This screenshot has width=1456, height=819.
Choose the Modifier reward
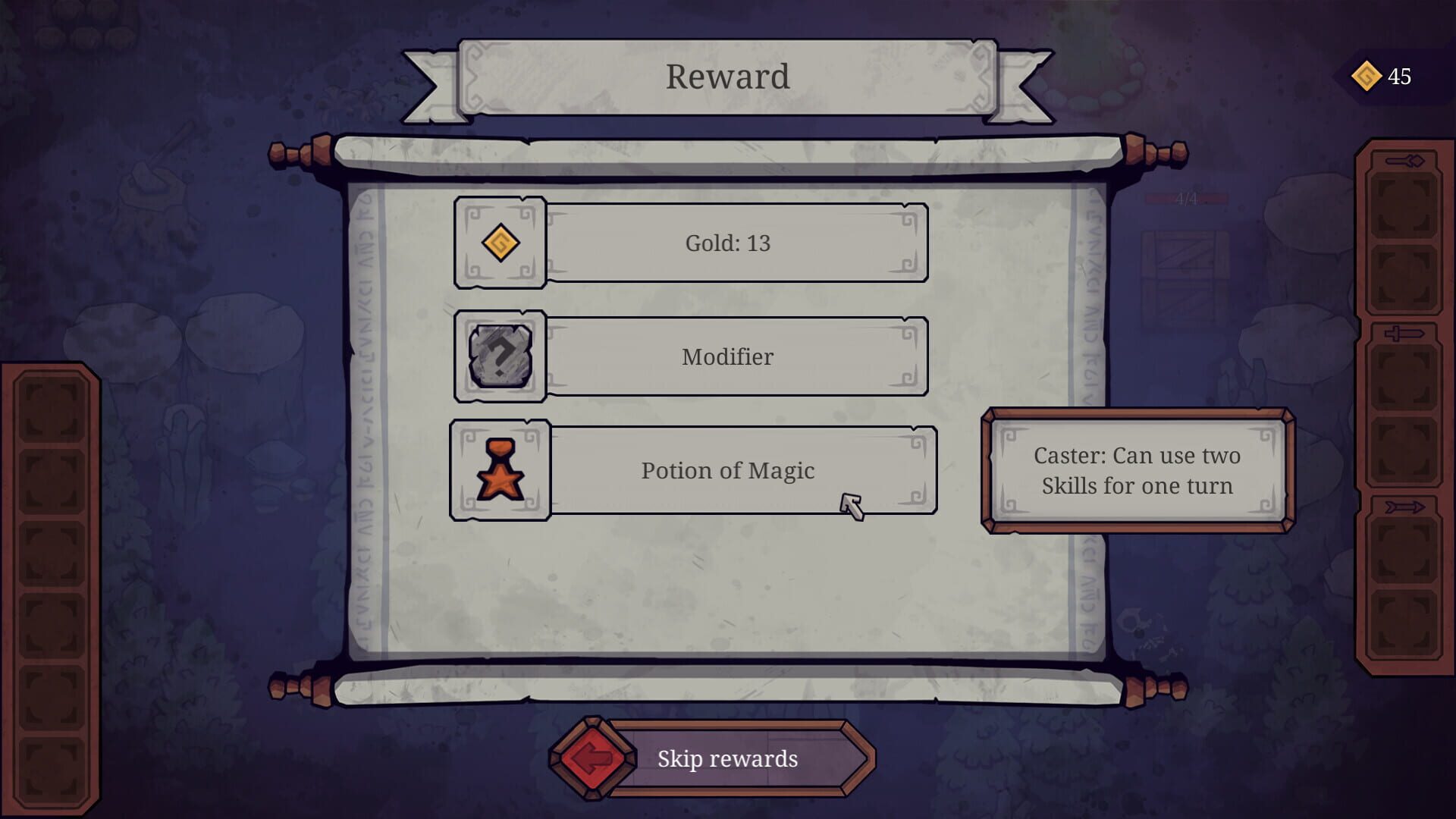coord(726,356)
